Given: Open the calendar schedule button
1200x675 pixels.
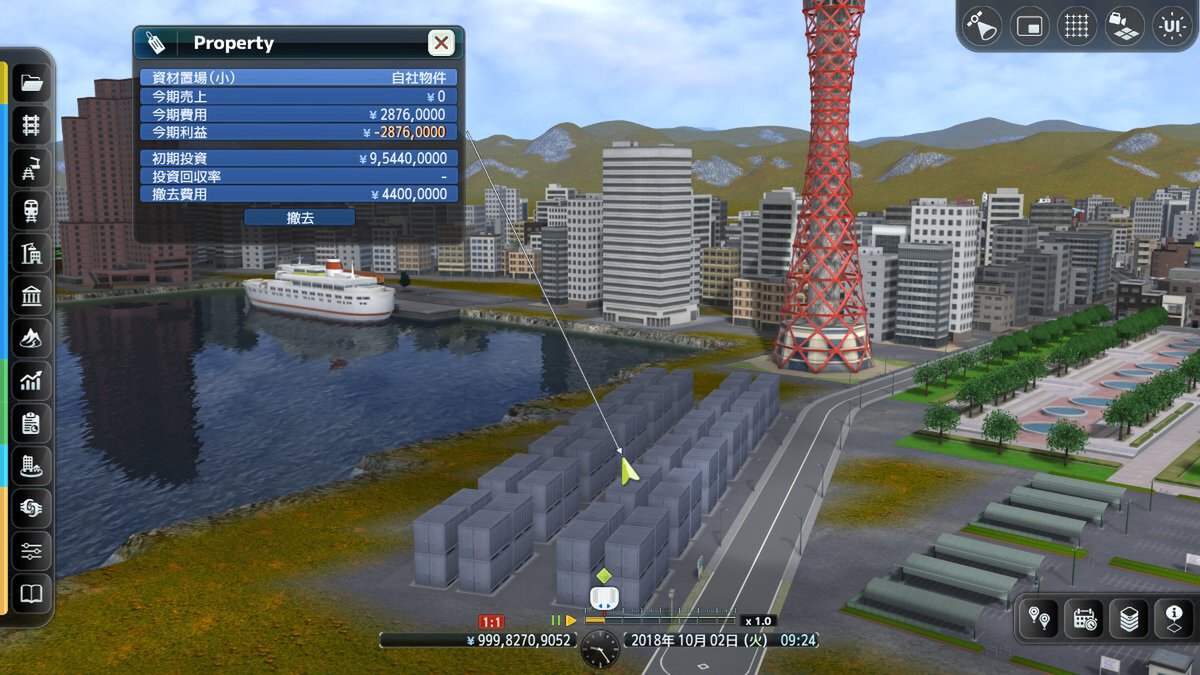Looking at the screenshot, I should coord(1086,620).
